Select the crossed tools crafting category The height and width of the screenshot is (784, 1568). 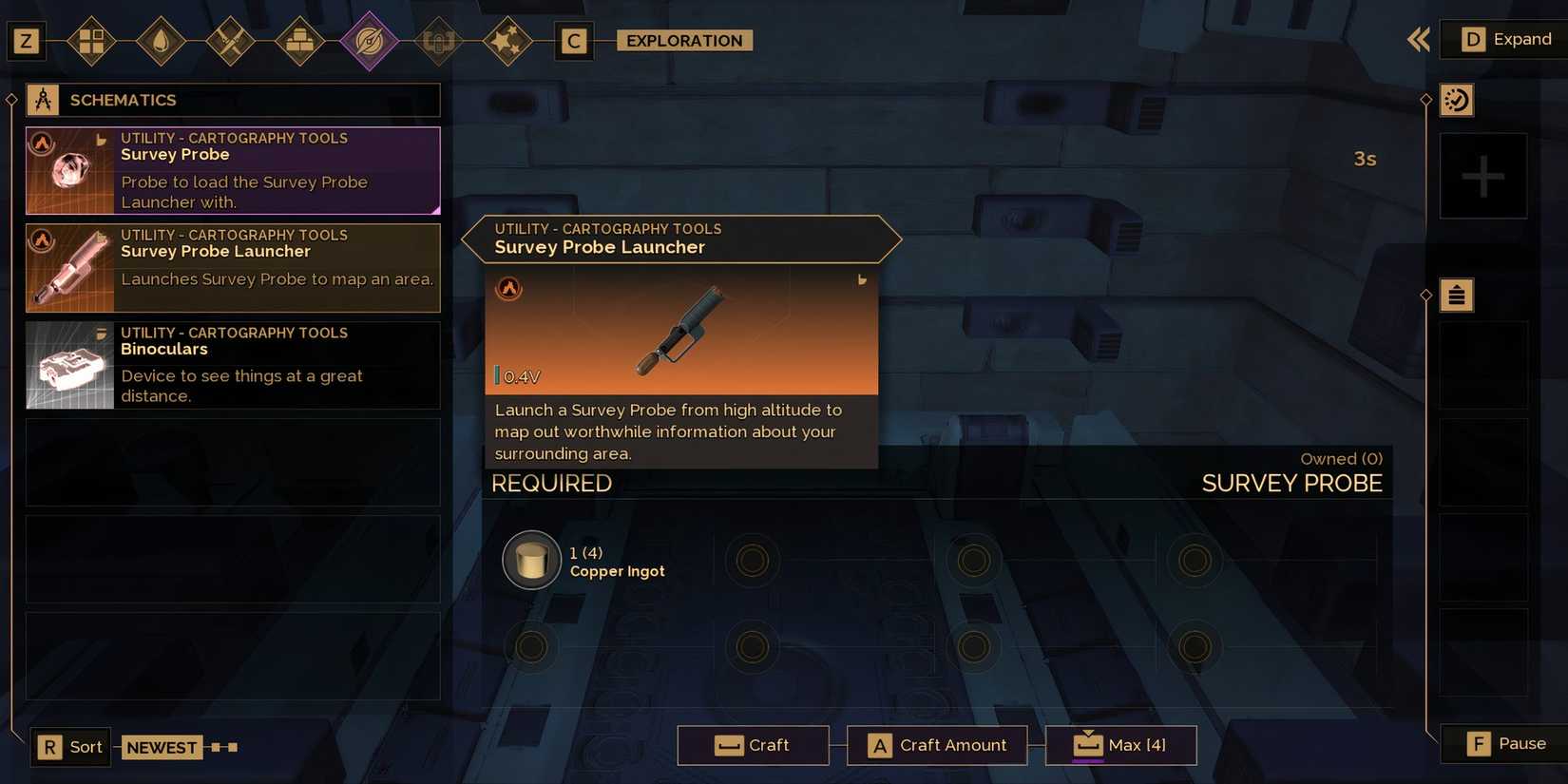(231, 41)
